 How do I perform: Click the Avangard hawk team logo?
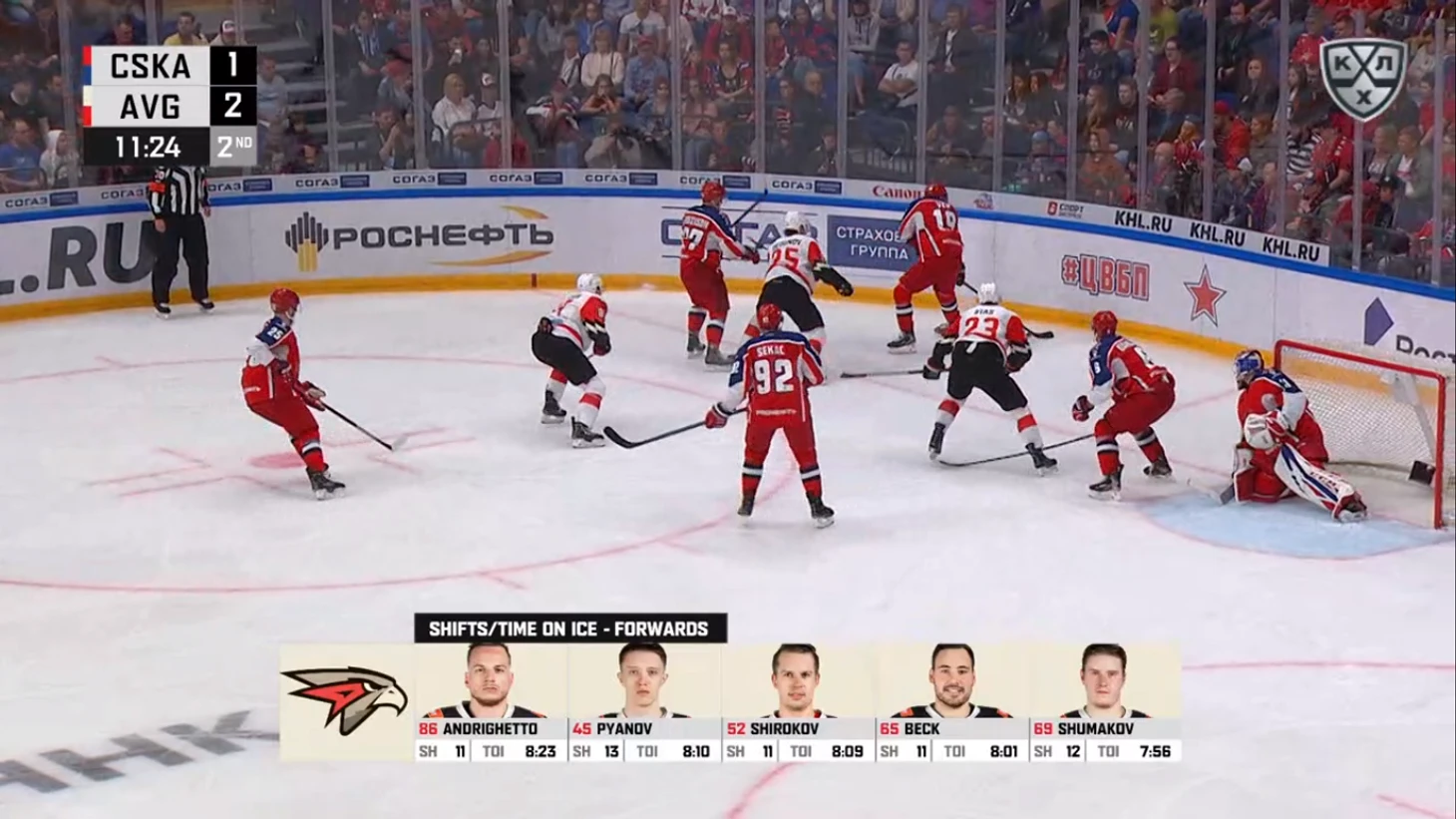pos(346,699)
